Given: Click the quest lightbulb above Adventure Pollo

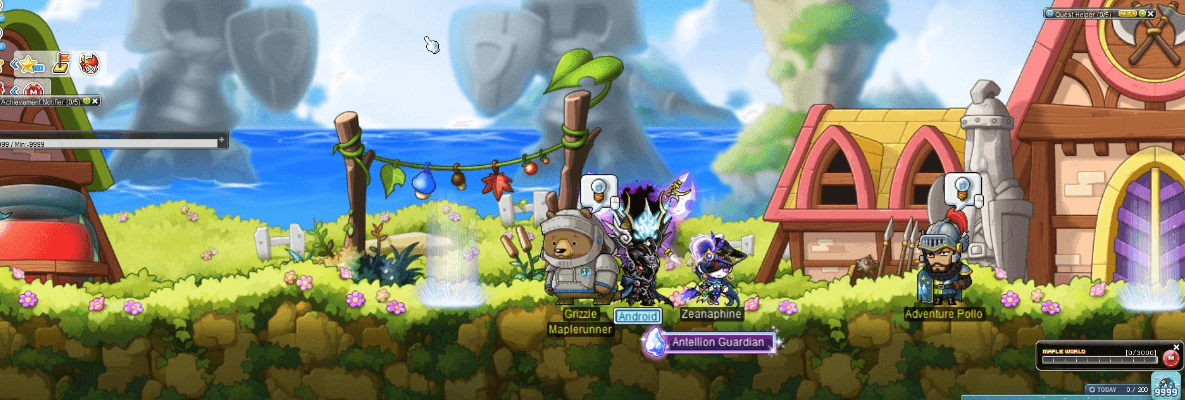Looking at the screenshot, I should [960, 187].
